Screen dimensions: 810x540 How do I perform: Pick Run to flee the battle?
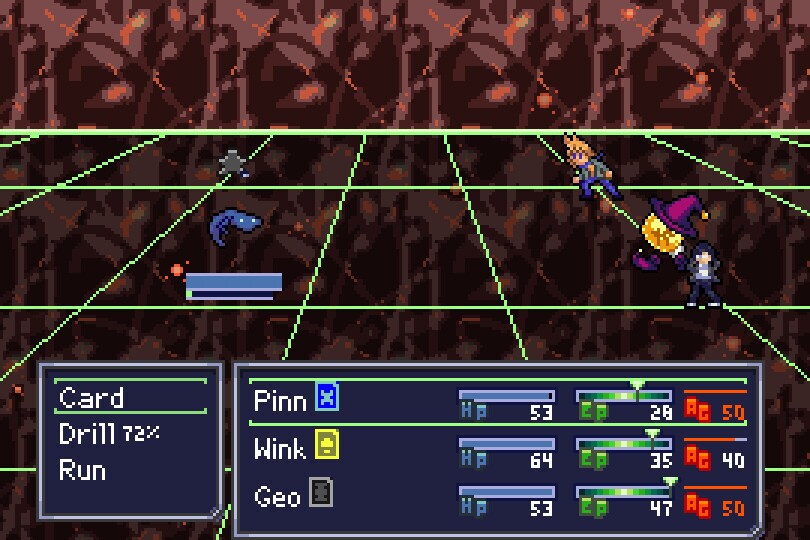click(x=82, y=470)
